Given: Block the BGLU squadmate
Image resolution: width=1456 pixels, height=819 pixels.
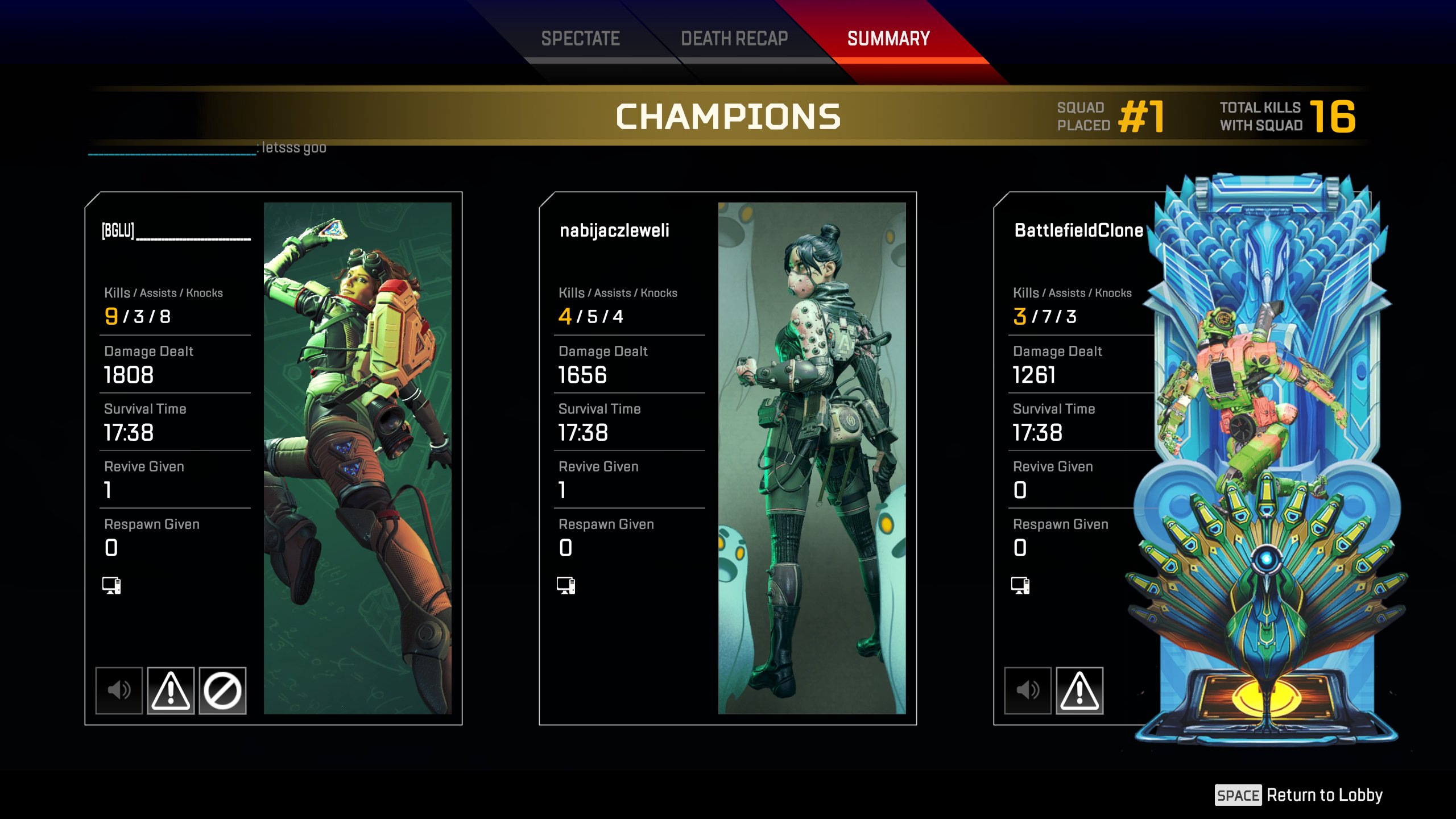Looking at the screenshot, I should click(222, 690).
